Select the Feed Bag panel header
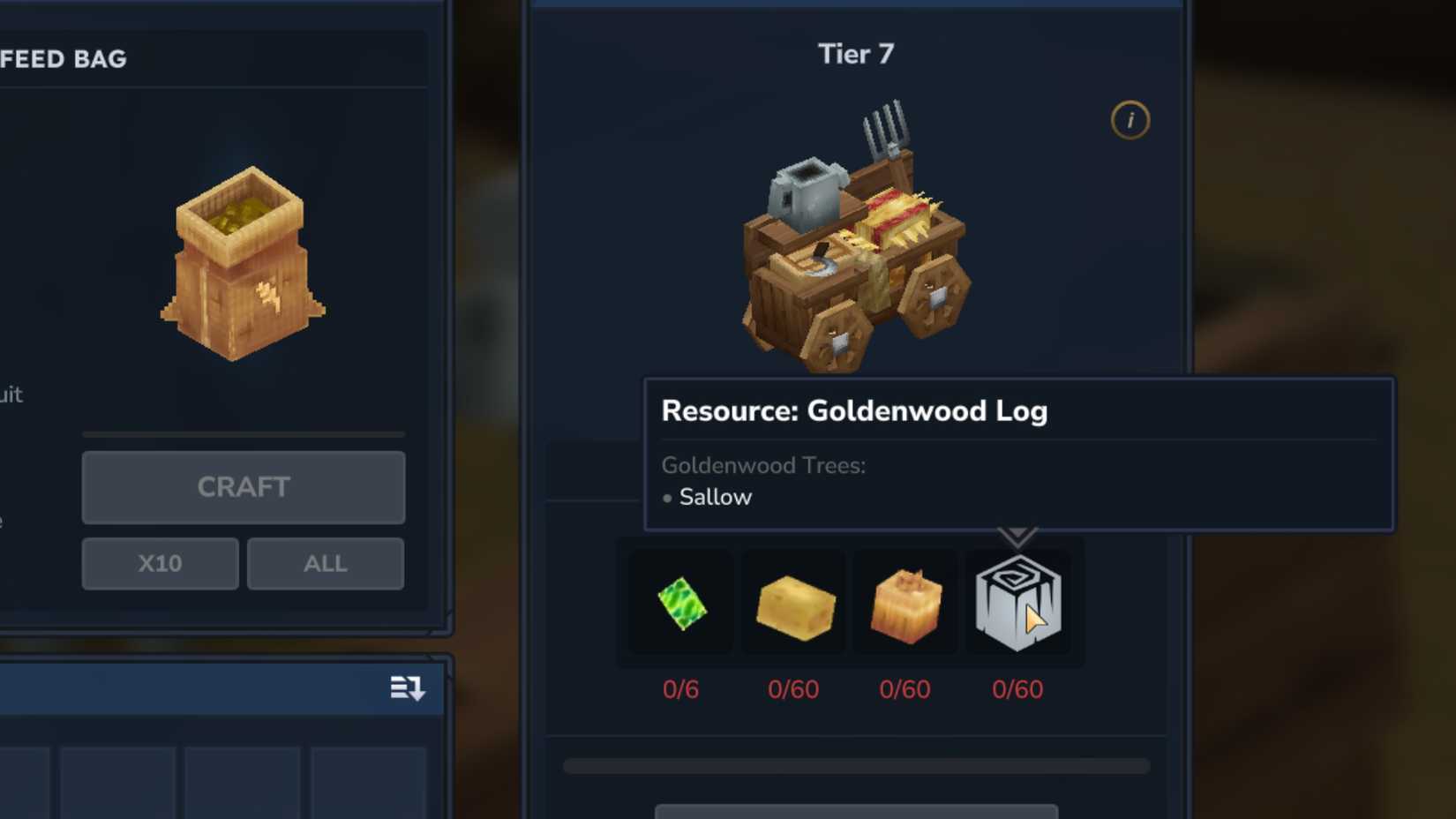The width and height of the screenshot is (1456, 819). click(64, 58)
